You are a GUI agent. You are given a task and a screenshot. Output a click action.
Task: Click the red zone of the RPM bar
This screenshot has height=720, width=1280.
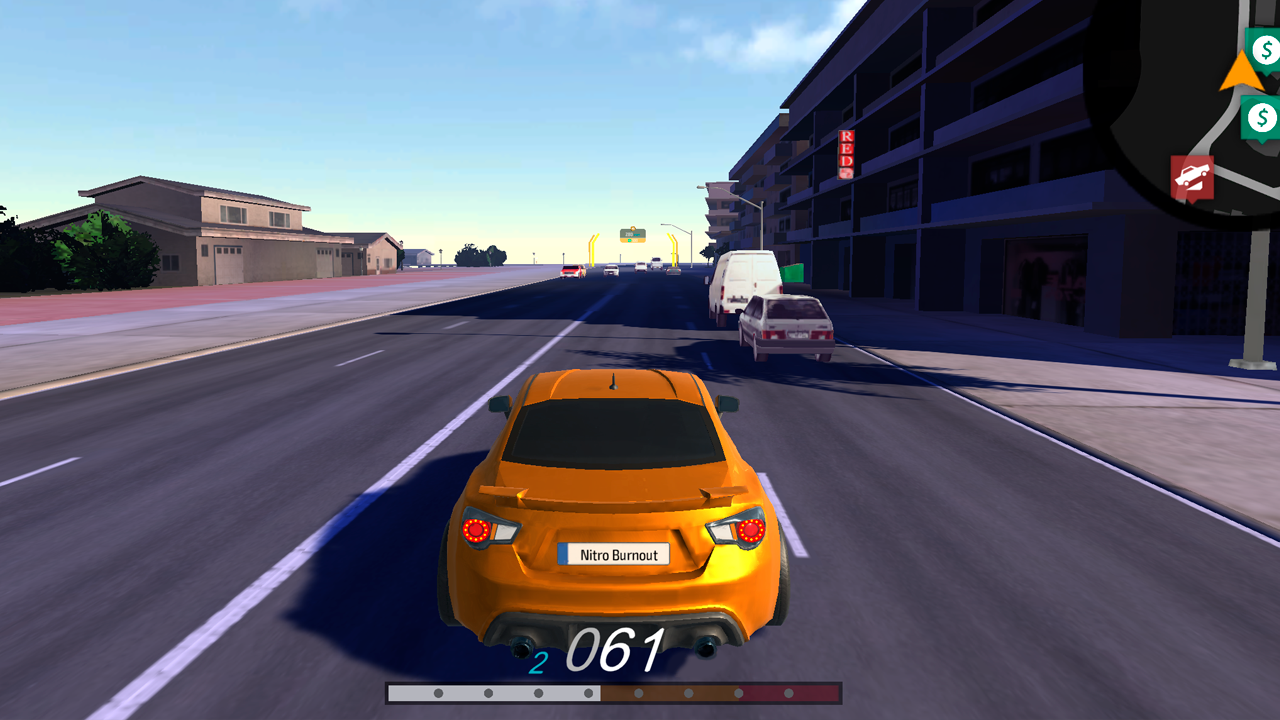tap(790, 692)
